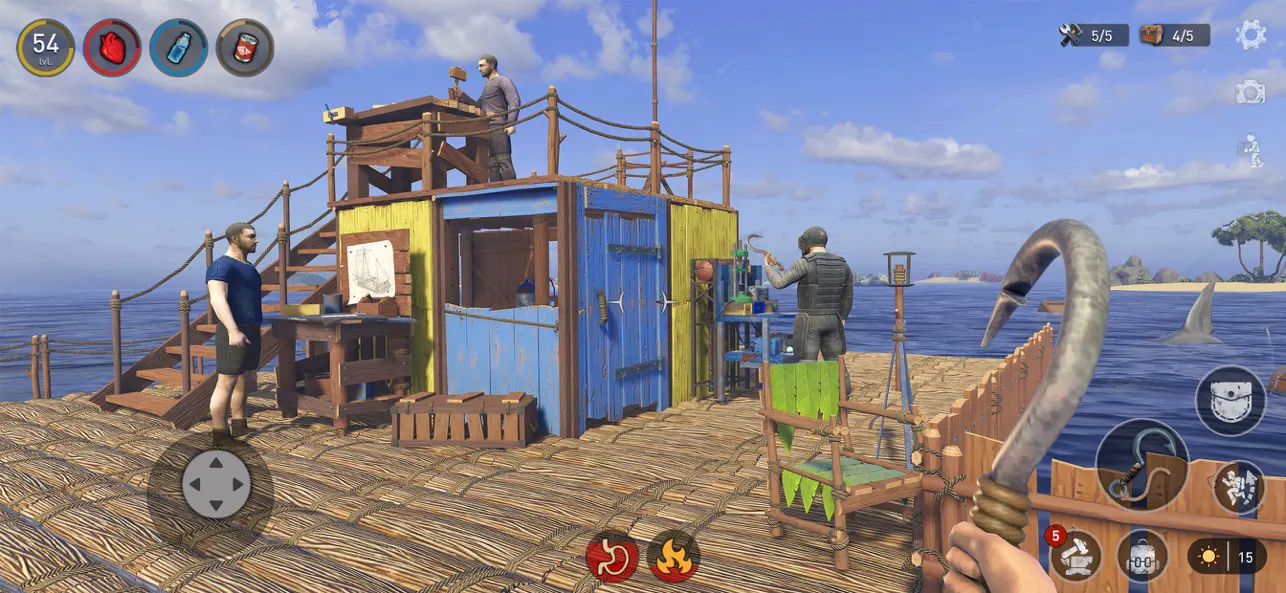
Task: Tap the heart health indicator
Action: [x=112, y=47]
